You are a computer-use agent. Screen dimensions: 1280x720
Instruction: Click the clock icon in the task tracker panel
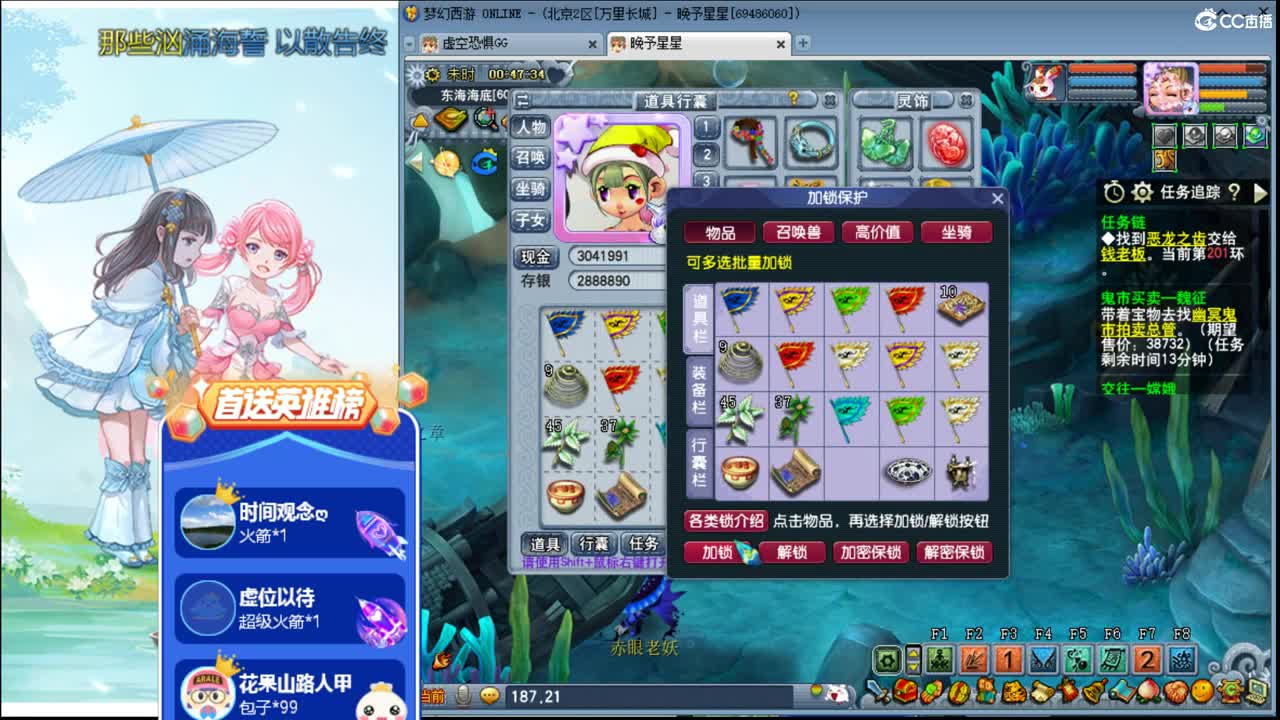[x=1114, y=191]
